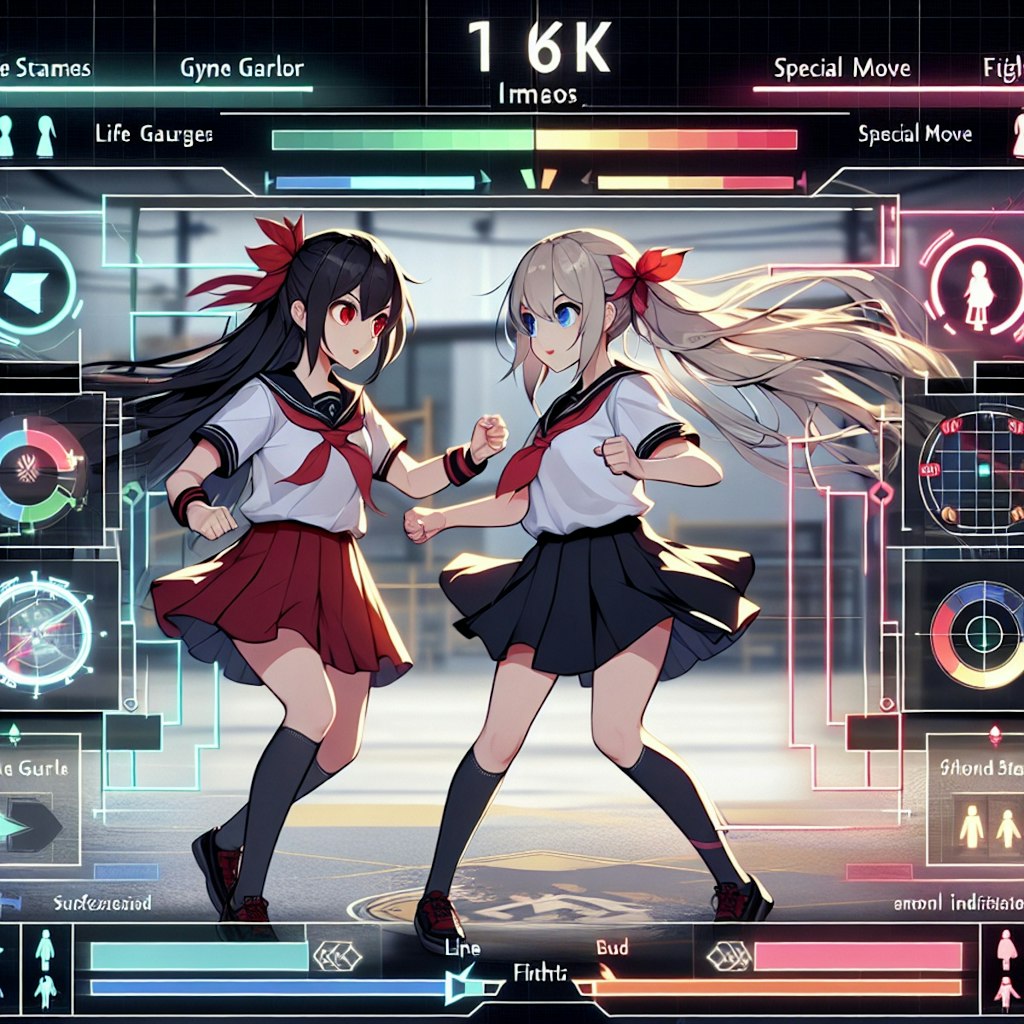
Task: Click the color wheel target dial
Action: tap(977, 633)
